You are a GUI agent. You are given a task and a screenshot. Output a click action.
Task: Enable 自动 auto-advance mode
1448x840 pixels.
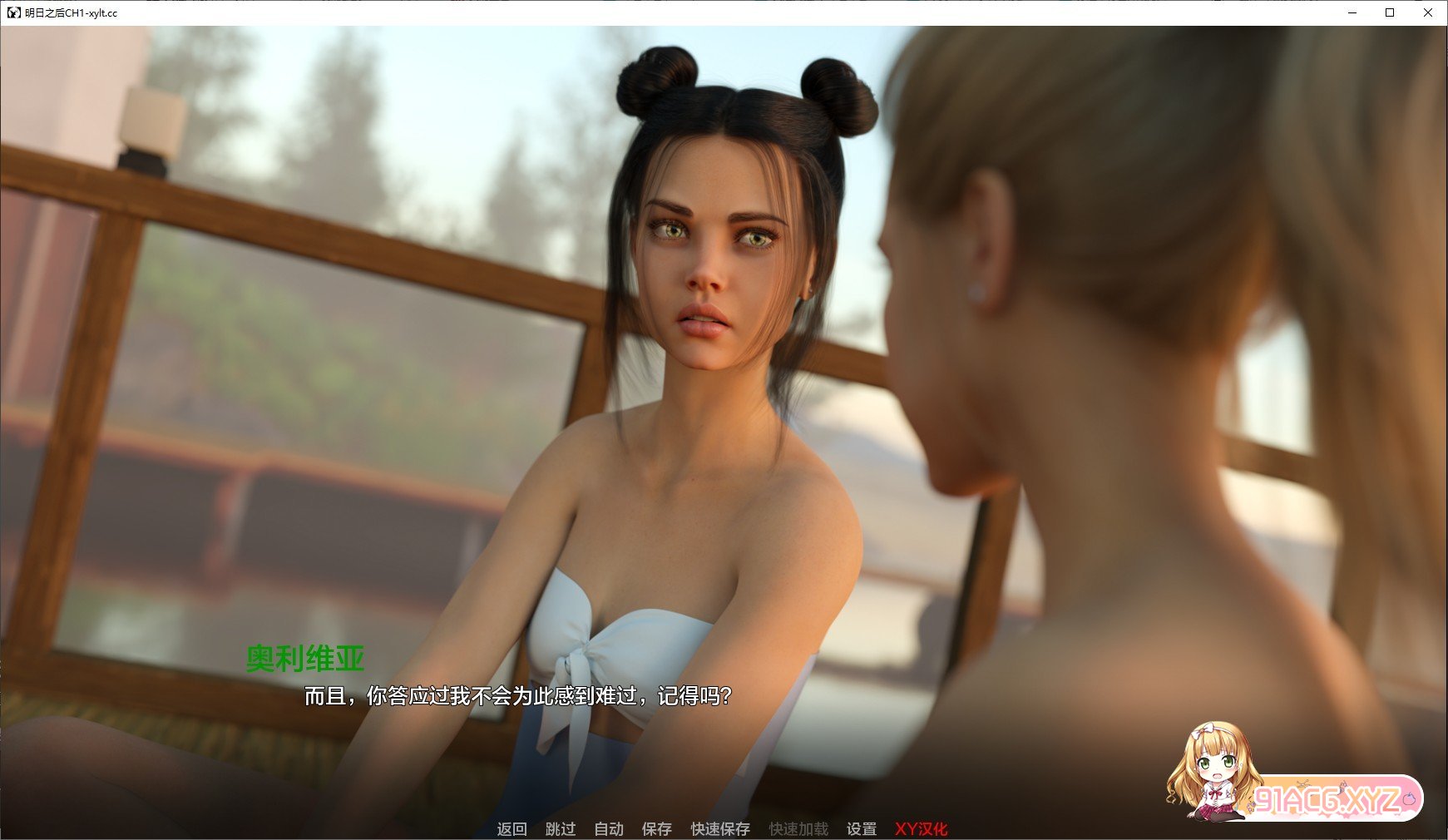coord(609,828)
